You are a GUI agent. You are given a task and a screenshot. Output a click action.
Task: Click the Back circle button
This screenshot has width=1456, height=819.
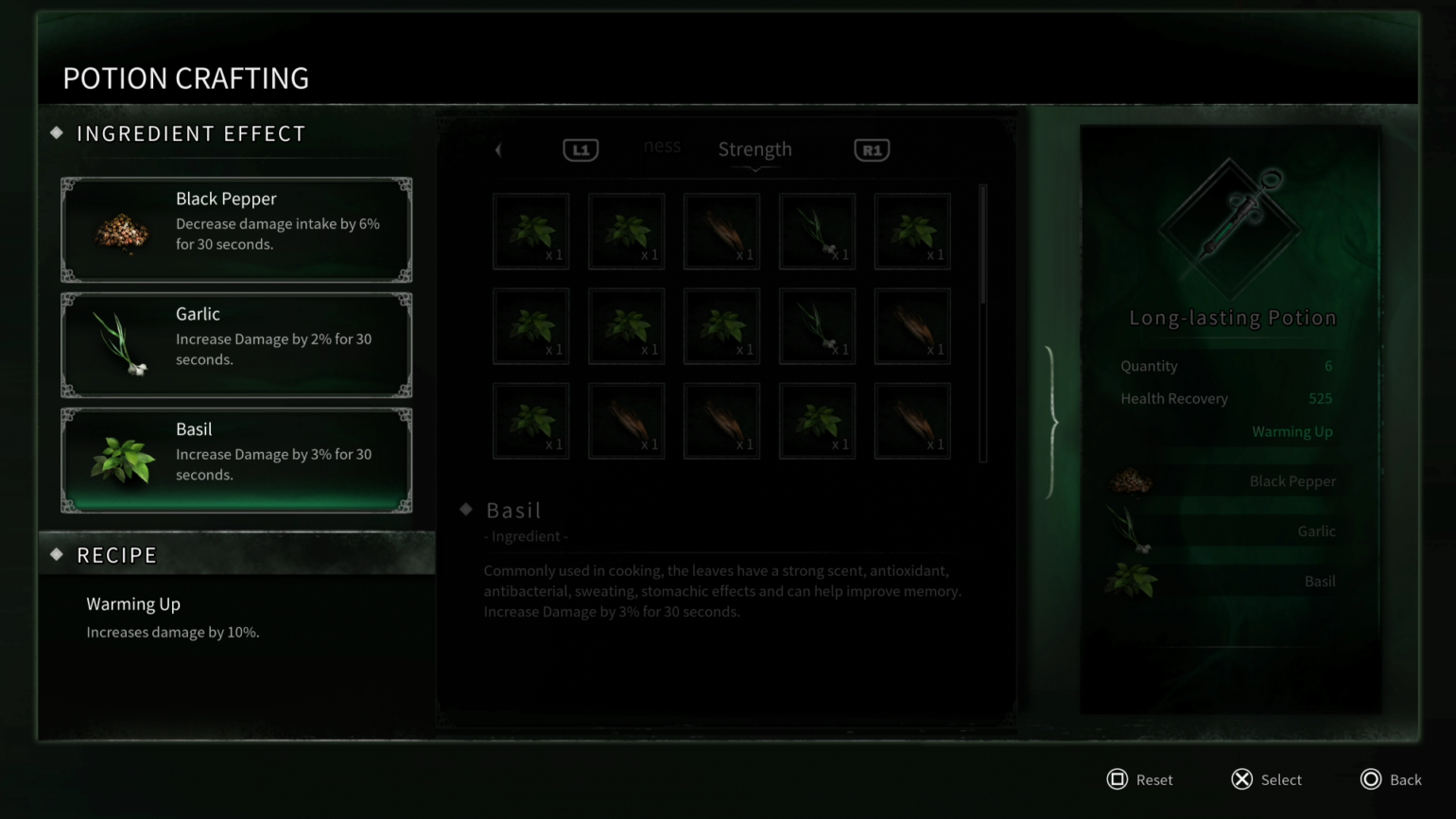[x=1371, y=779]
